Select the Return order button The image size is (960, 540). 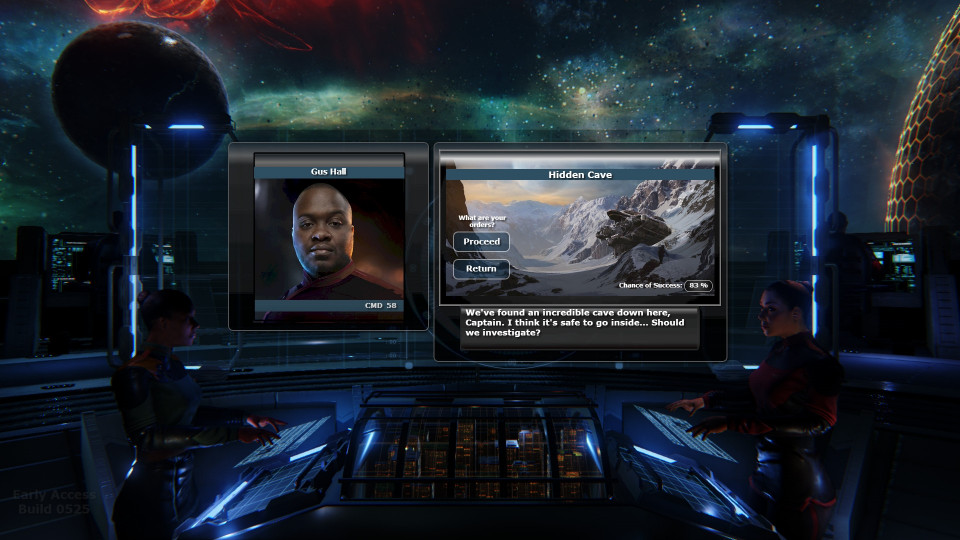(x=481, y=269)
